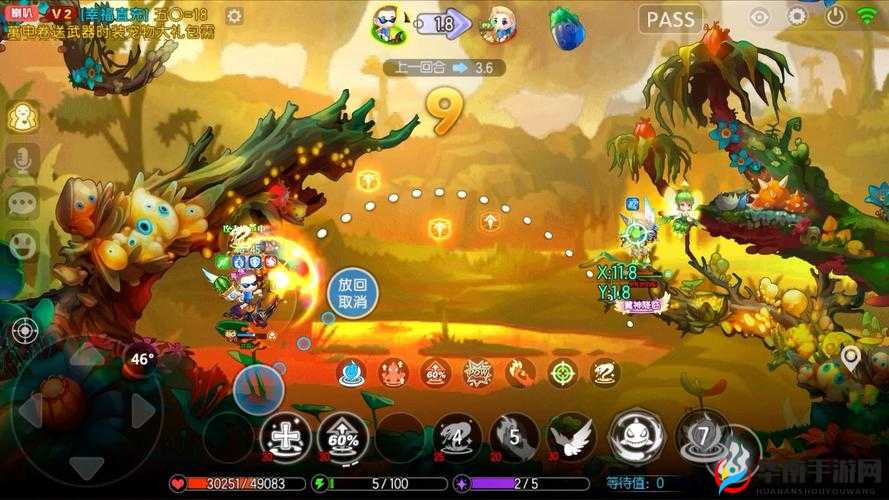This screenshot has width=889, height=500.
Task: Tap the crosshair aim button
Action: (24, 331)
